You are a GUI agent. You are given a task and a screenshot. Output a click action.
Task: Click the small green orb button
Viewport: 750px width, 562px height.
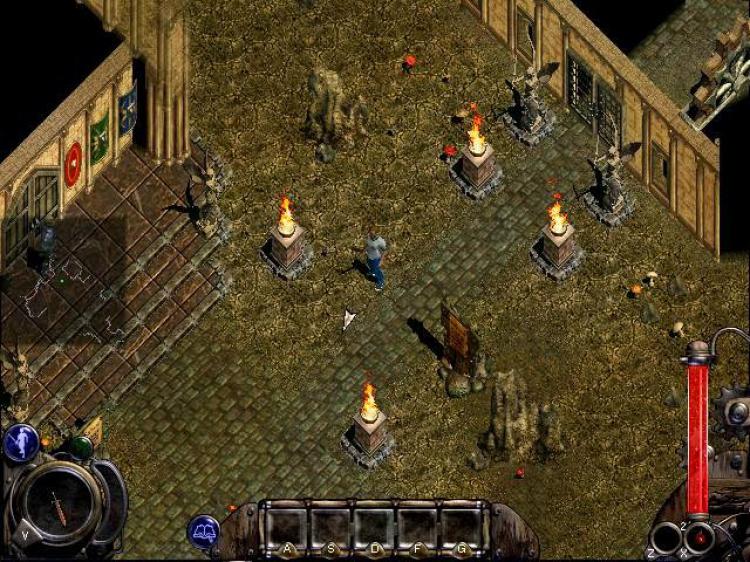[81, 447]
